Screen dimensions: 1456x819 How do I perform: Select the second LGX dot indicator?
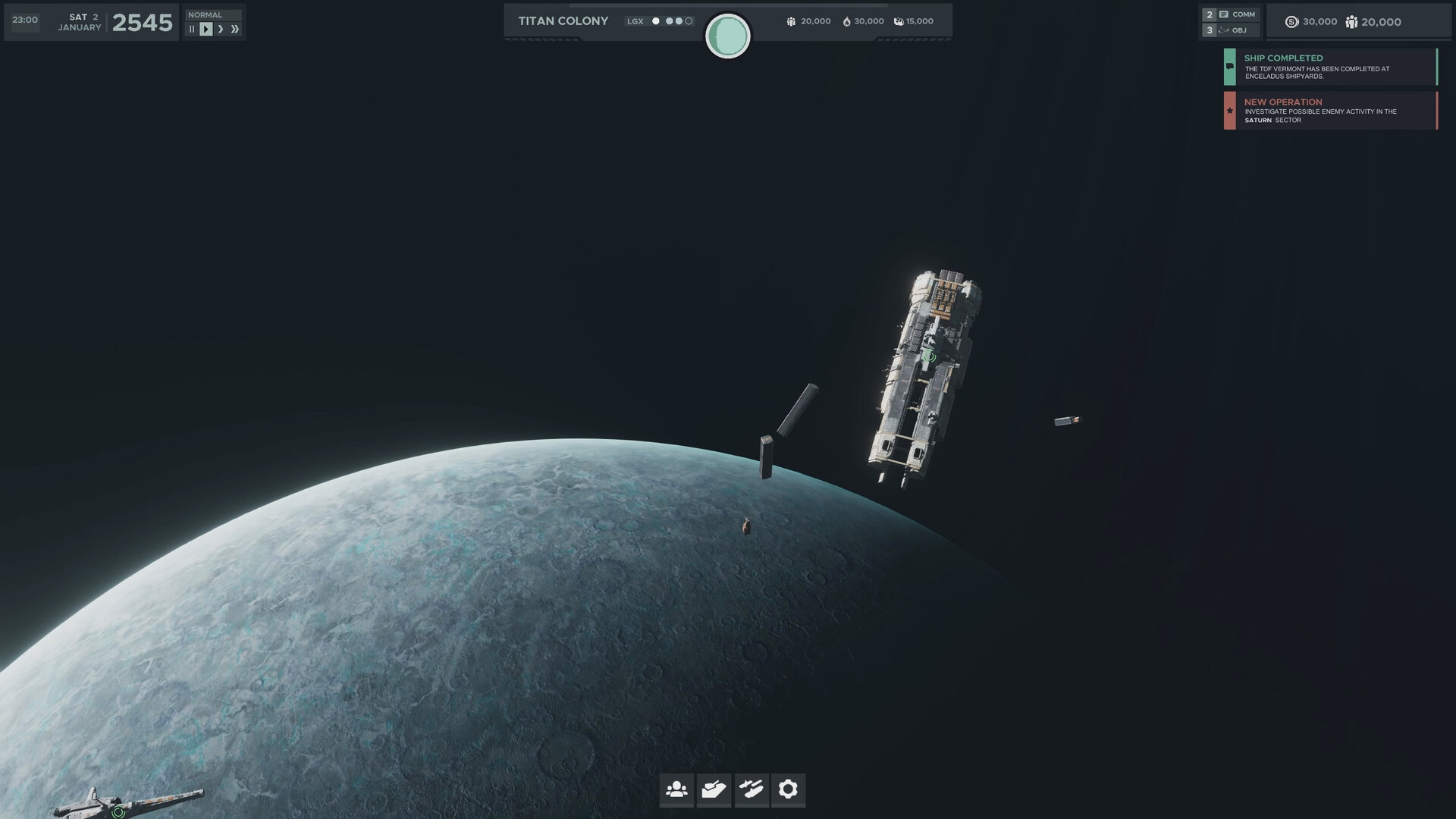(669, 20)
